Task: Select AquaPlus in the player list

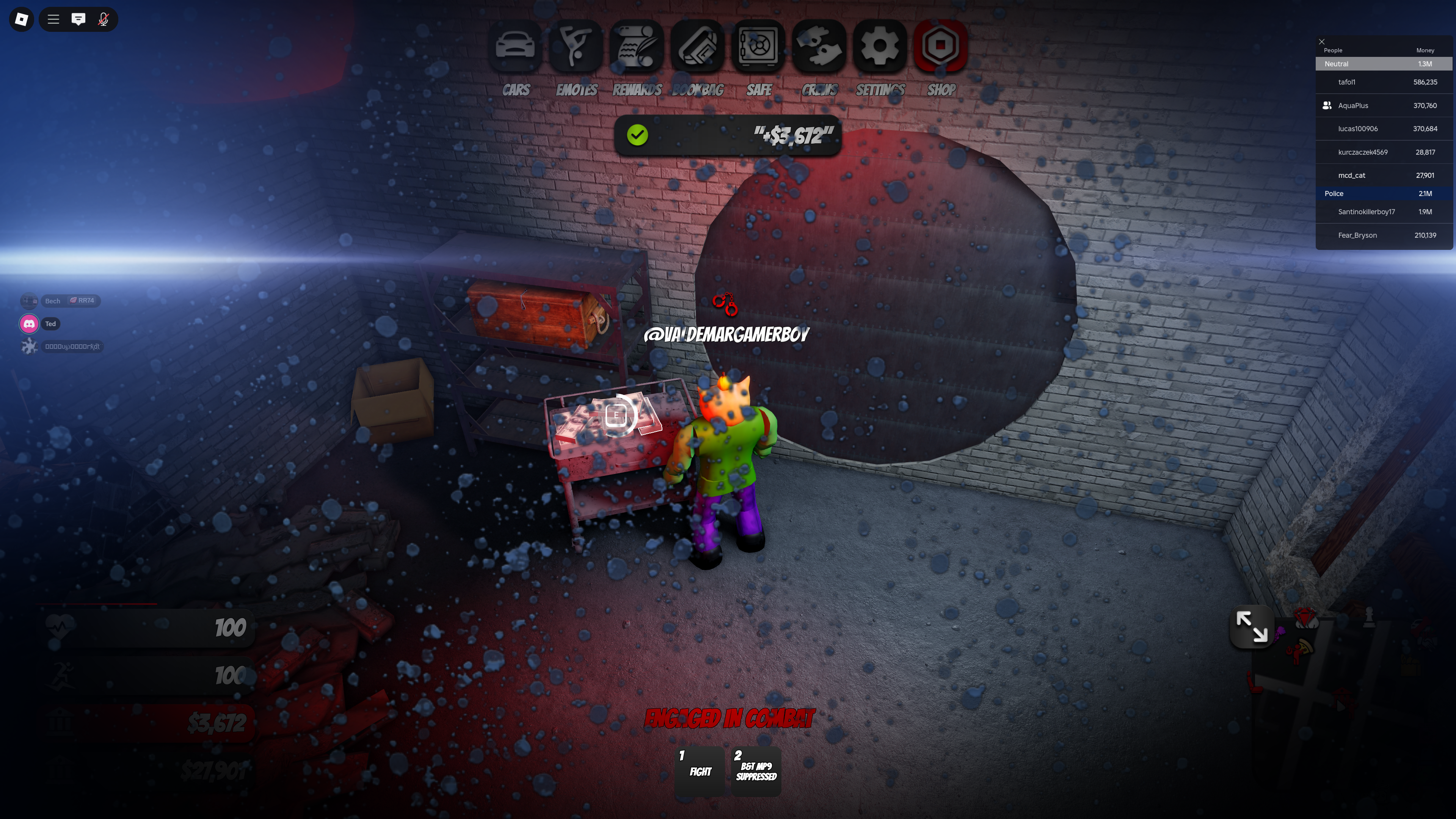Action: [1352, 106]
